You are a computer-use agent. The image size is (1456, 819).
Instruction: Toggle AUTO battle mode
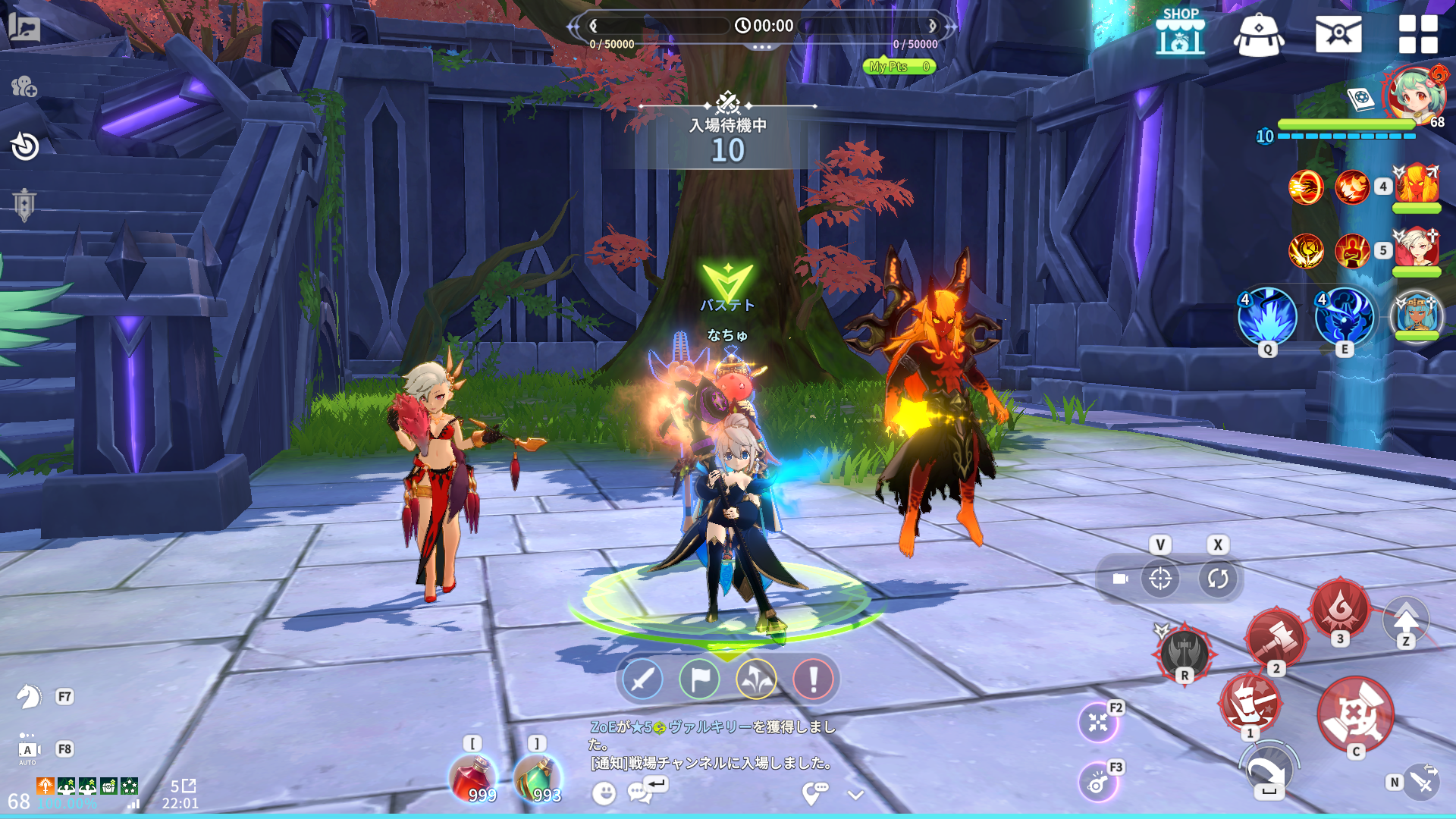click(x=28, y=750)
